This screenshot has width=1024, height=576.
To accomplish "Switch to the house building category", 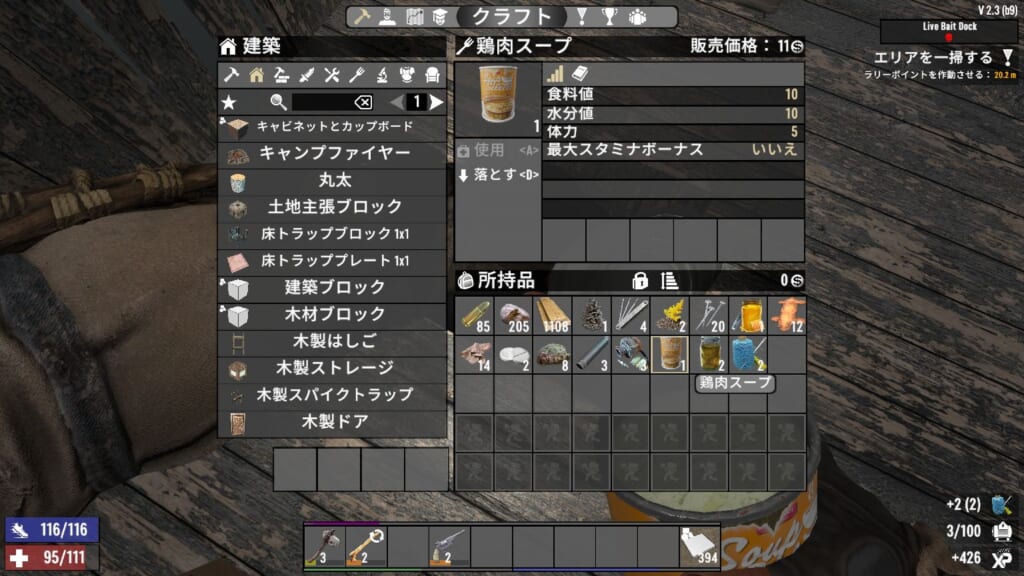I will coord(257,74).
